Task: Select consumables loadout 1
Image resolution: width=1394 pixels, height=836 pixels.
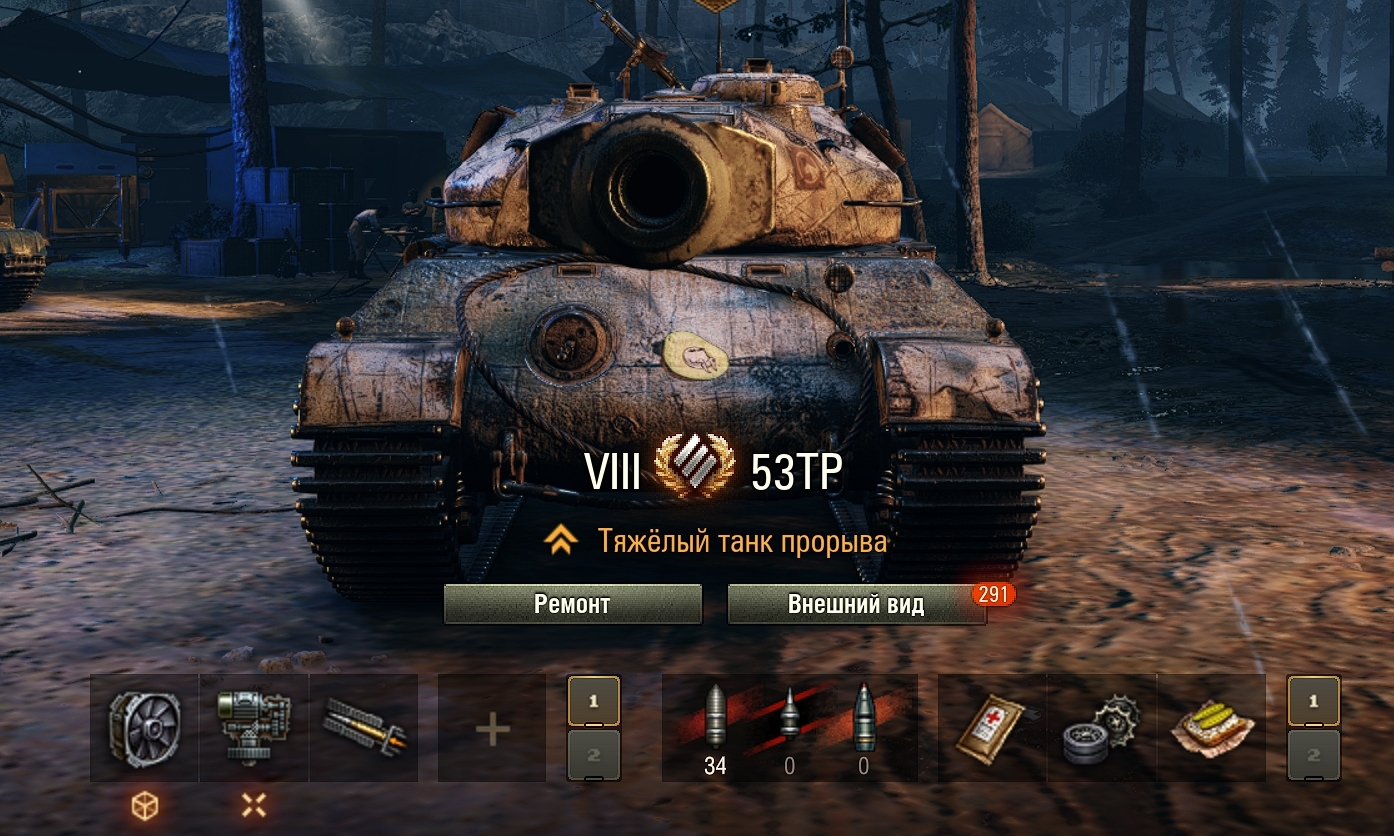Action: [1313, 701]
